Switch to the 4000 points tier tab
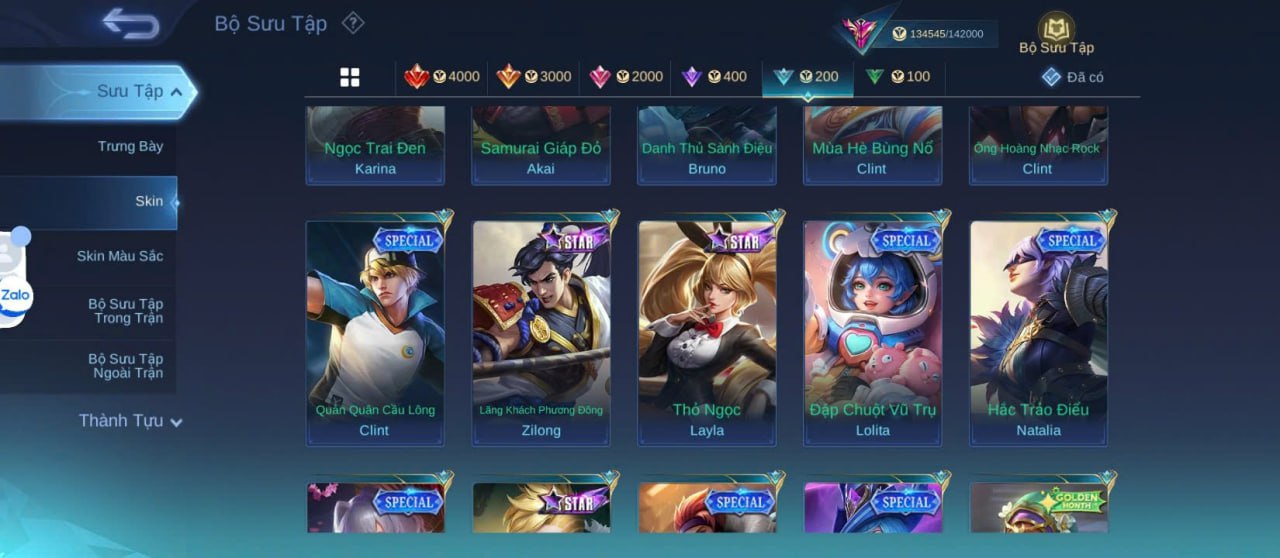Viewport: 1280px width, 558px height. (442, 77)
